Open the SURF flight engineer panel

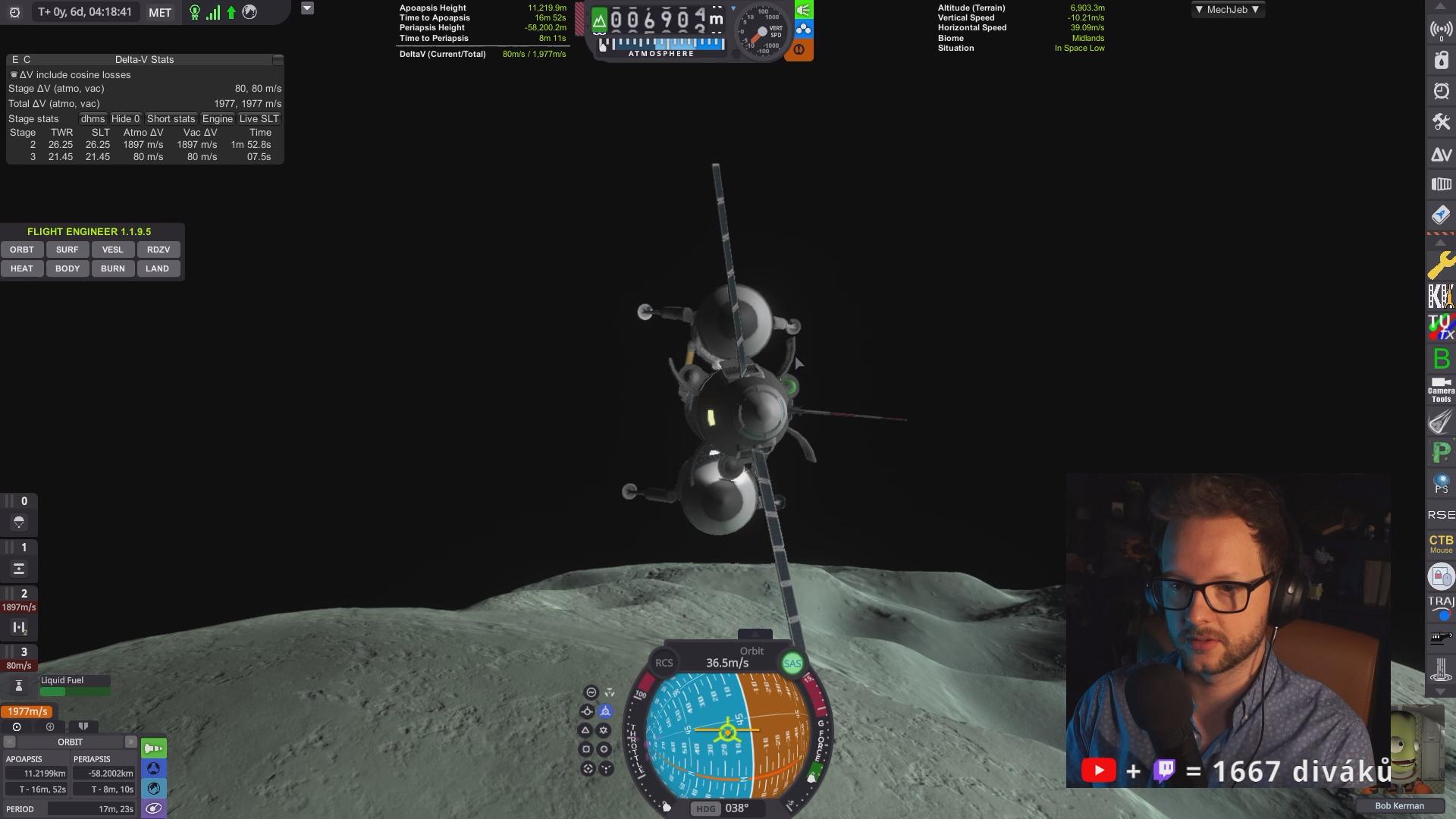pyautogui.click(x=67, y=249)
